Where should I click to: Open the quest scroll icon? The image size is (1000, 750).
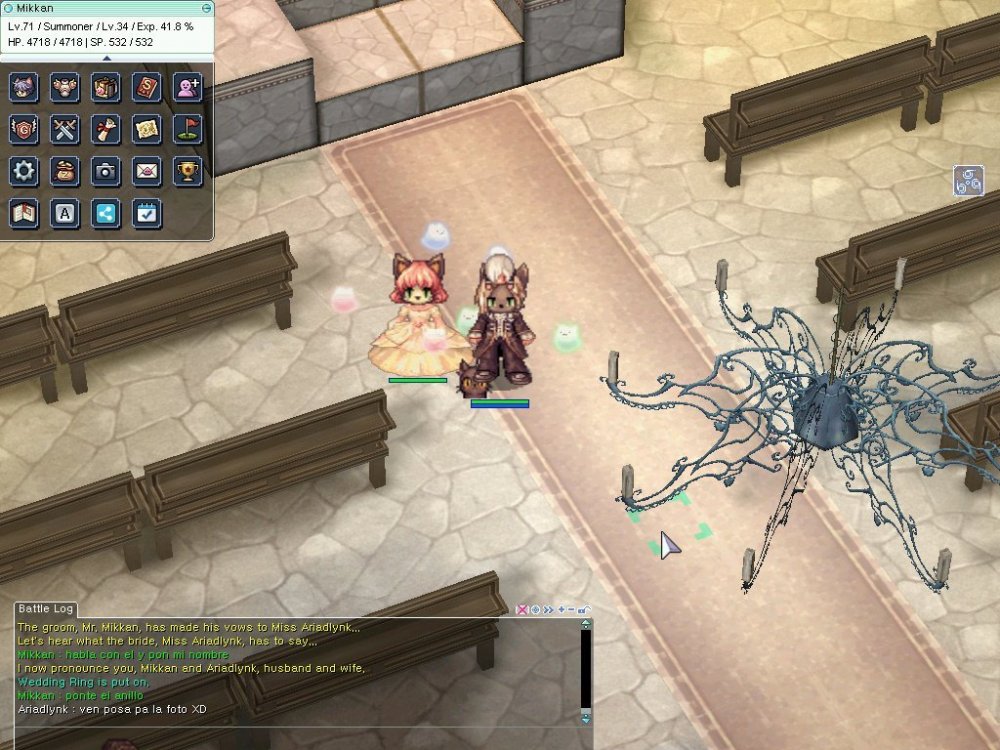106,129
